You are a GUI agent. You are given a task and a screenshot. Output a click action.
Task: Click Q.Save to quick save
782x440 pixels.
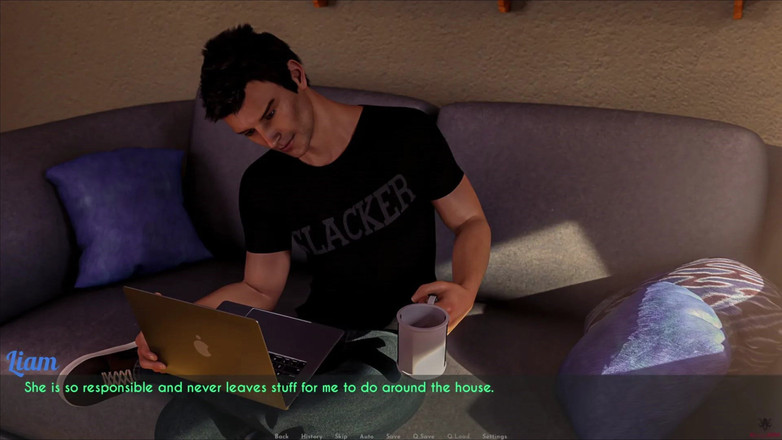click(424, 436)
